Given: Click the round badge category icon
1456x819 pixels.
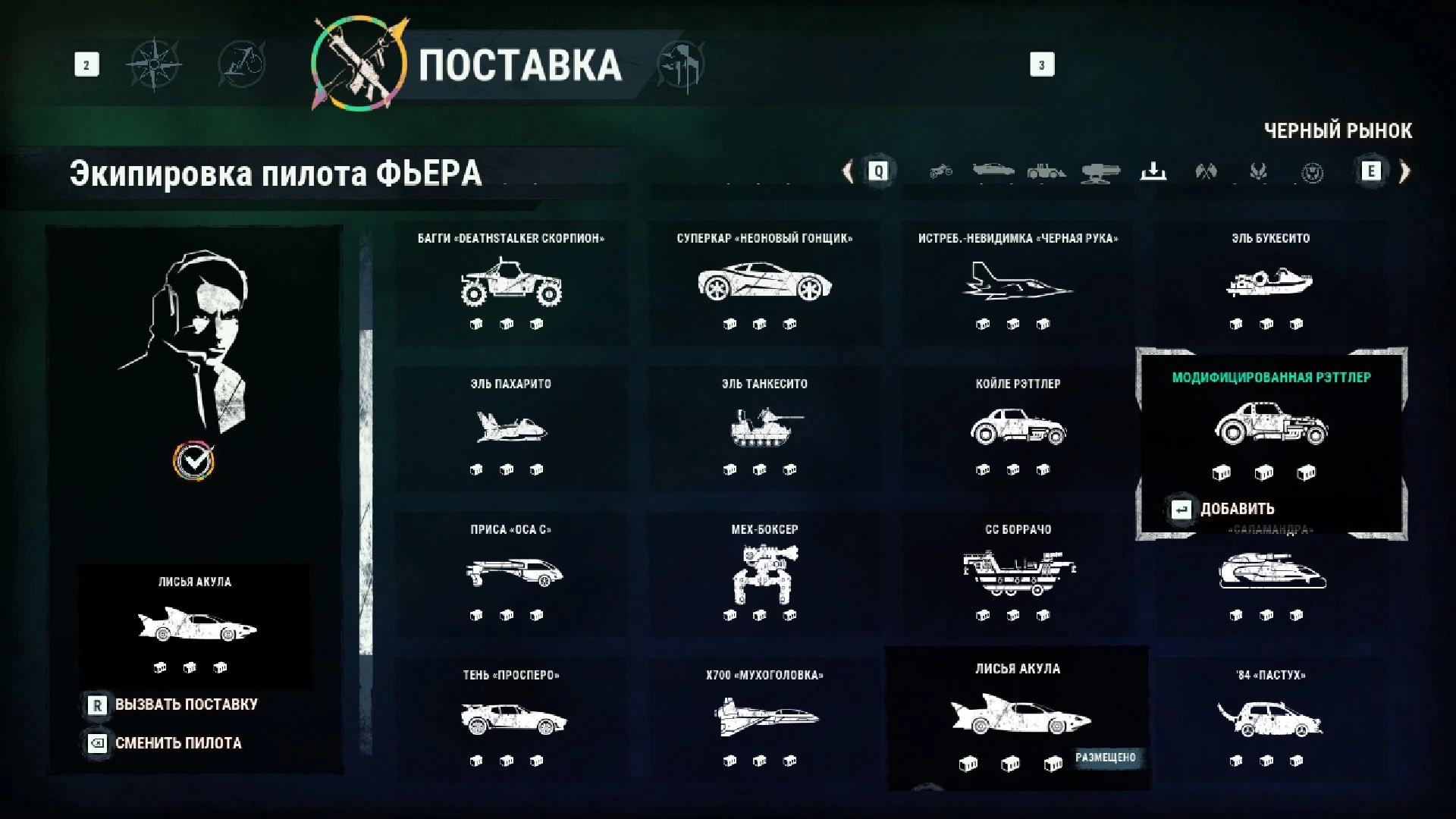Looking at the screenshot, I should (1313, 172).
